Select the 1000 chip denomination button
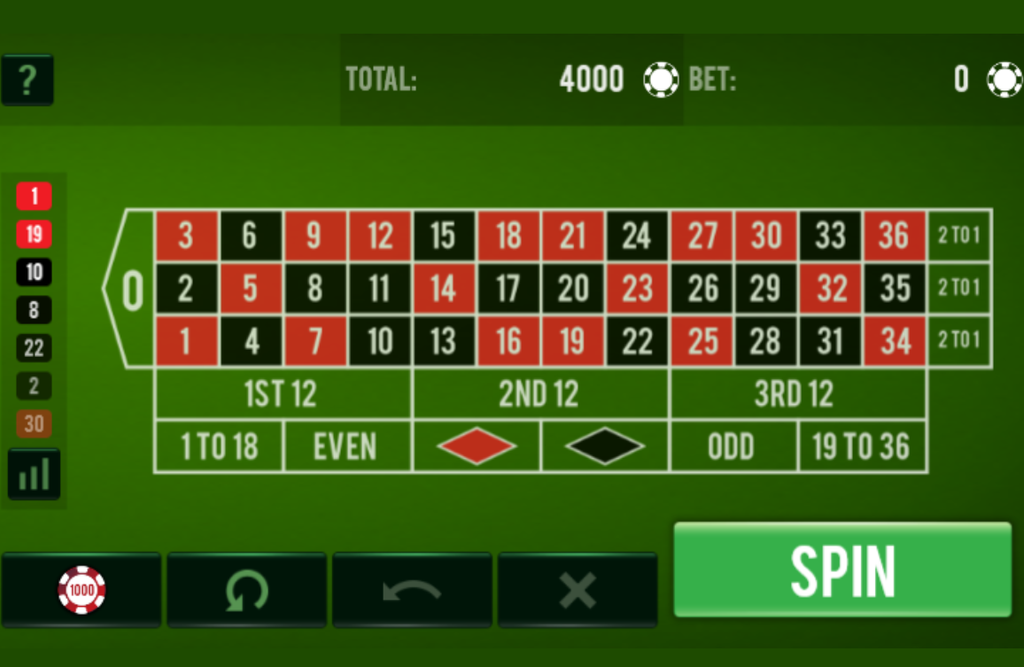The height and width of the screenshot is (667, 1024). [81, 590]
